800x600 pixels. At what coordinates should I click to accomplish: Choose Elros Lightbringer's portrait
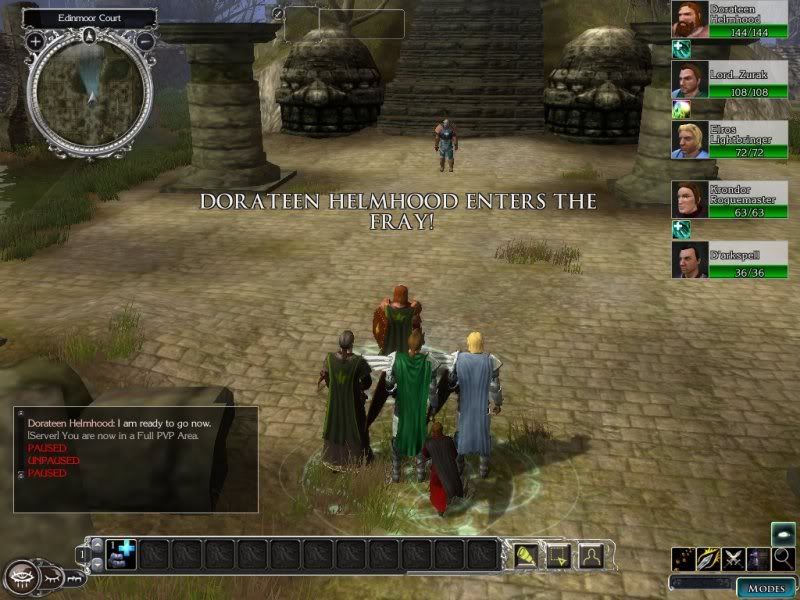click(689, 140)
